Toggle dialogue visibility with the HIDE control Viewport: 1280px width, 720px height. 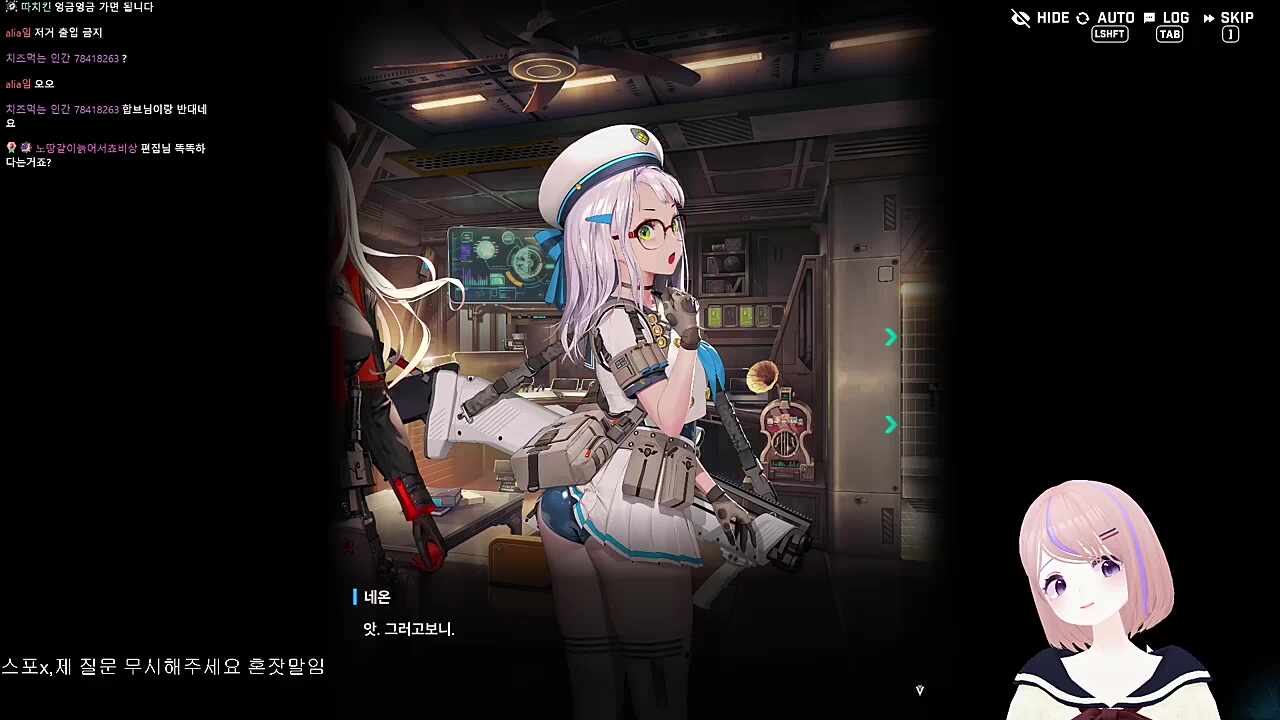(1052, 18)
